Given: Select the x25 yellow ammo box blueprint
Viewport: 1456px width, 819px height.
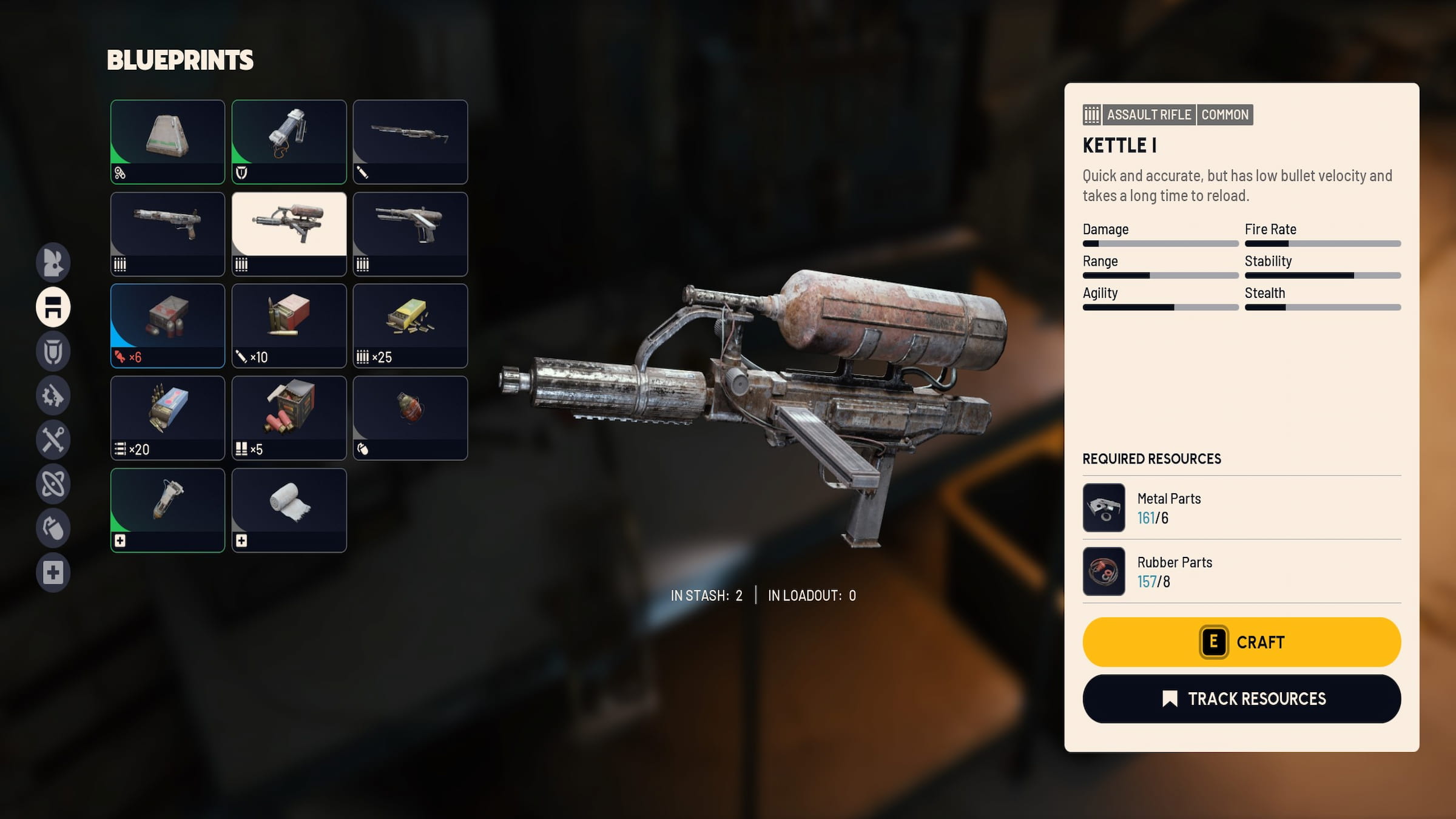Looking at the screenshot, I should [x=410, y=325].
